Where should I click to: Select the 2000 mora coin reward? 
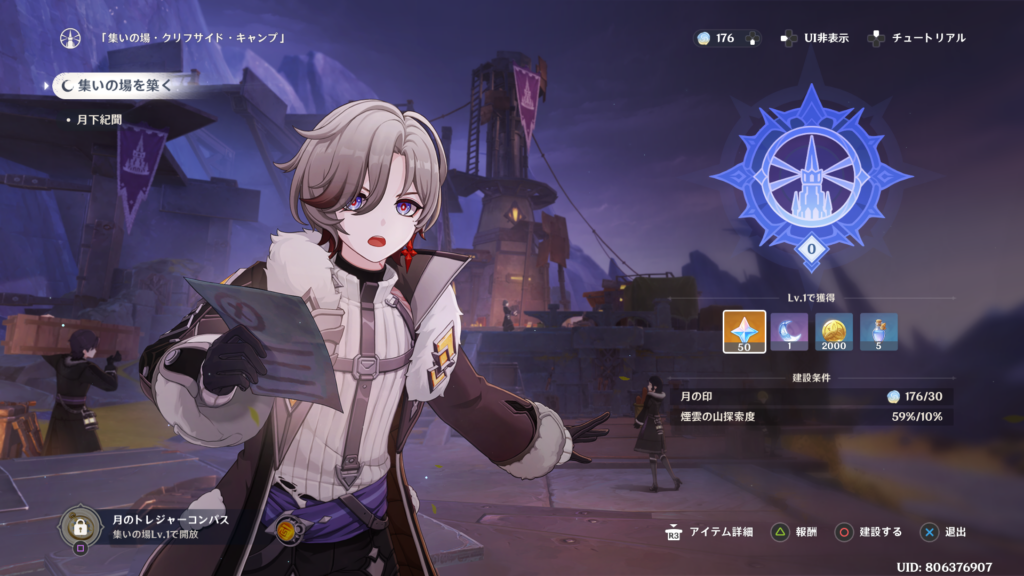(834, 332)
